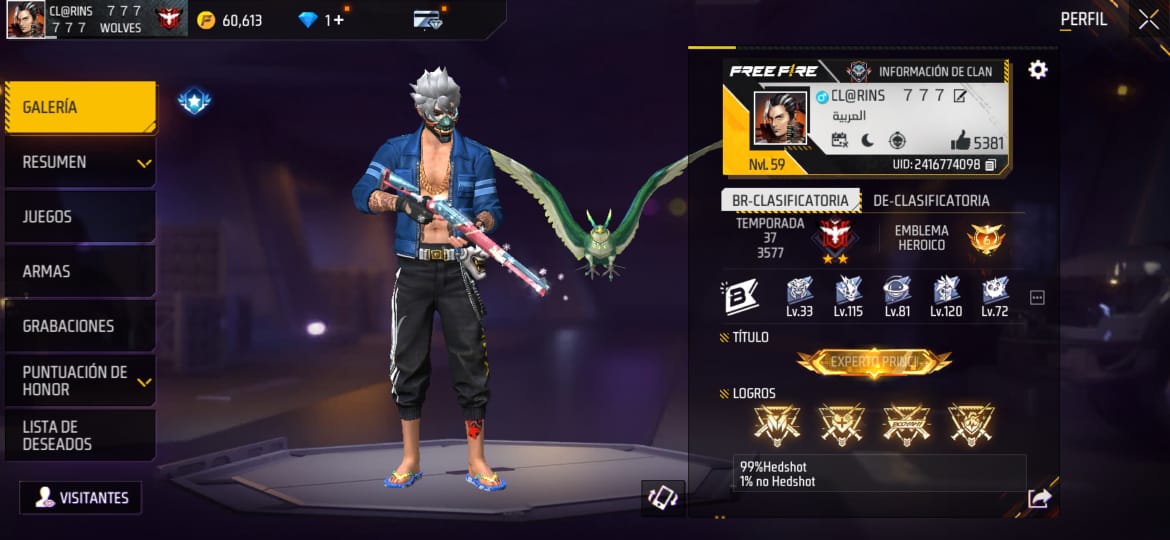The image size is (1170, 540).
Task: Open profile settings gear icon
Action: (x=1038, y=70)
